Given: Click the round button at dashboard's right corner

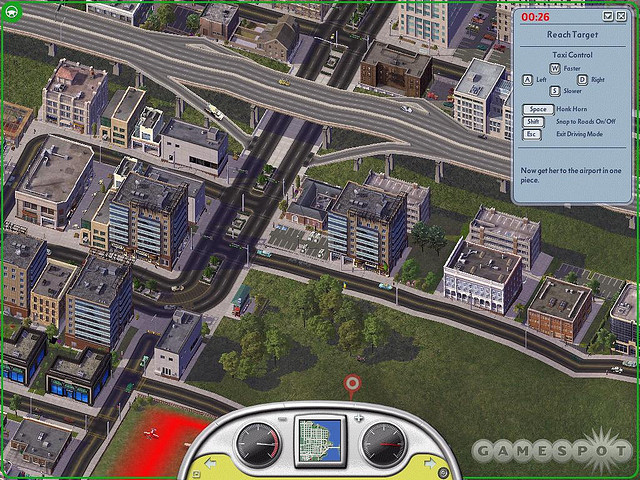Looking at the screenshot, I should [441, 472].
